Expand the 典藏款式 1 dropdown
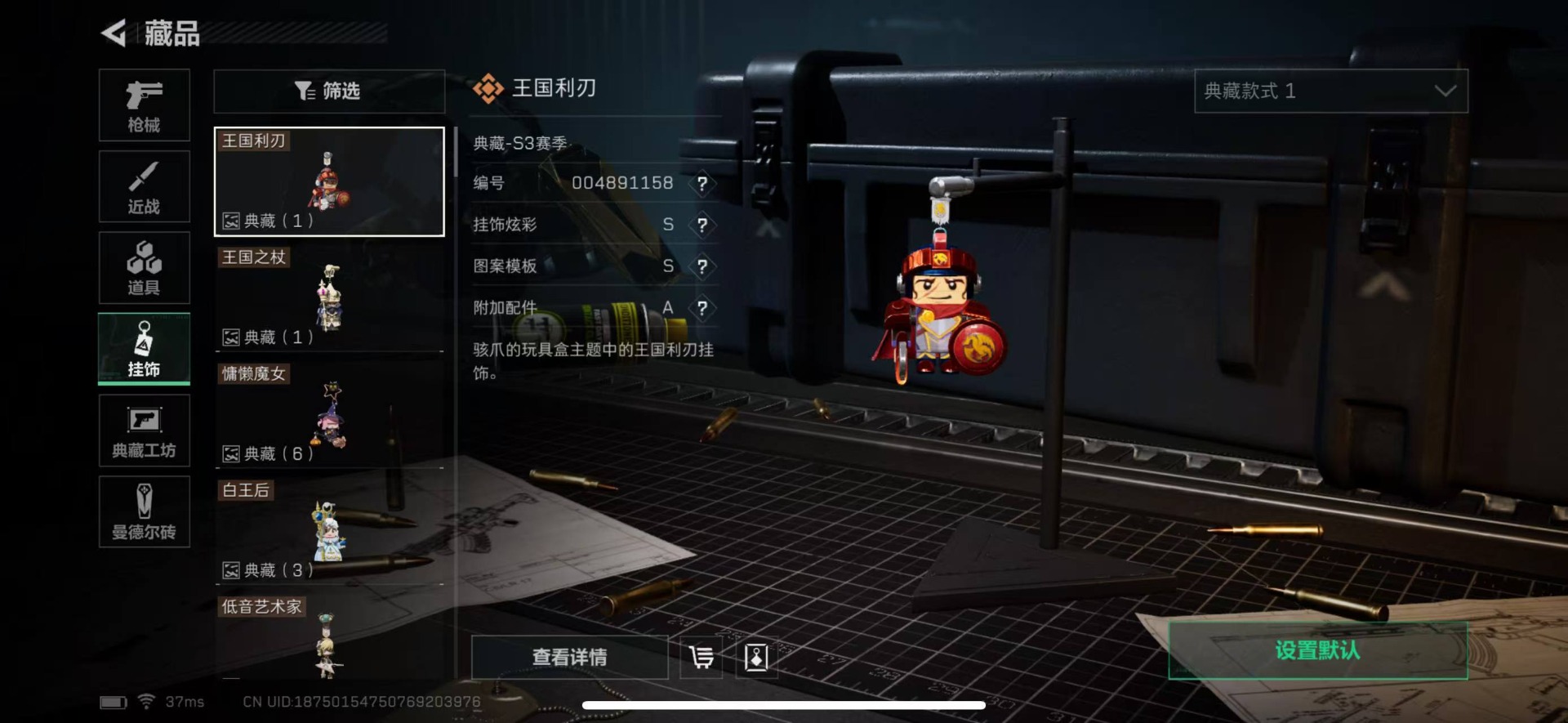The width and height of the screenshot is (1568, 723). (1330, 91)
